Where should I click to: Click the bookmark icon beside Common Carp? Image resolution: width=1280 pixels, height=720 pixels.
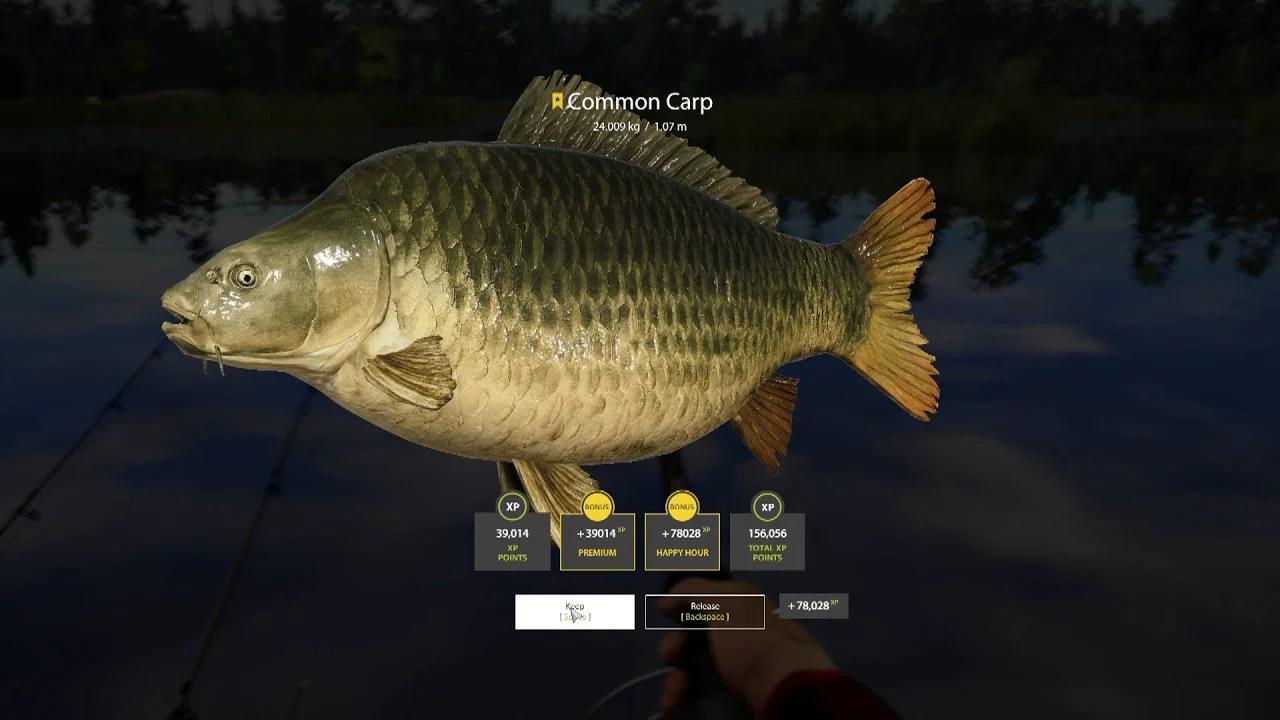[x=557, y=101]
